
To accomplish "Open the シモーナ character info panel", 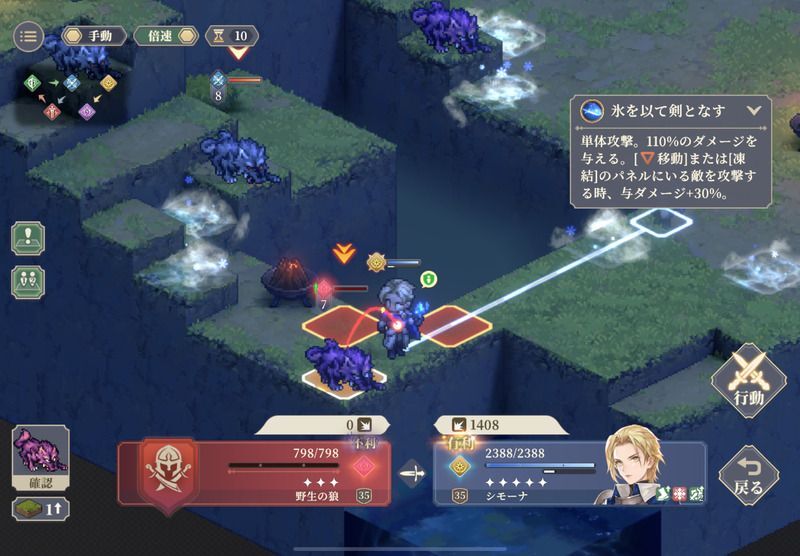I will 570,472.
